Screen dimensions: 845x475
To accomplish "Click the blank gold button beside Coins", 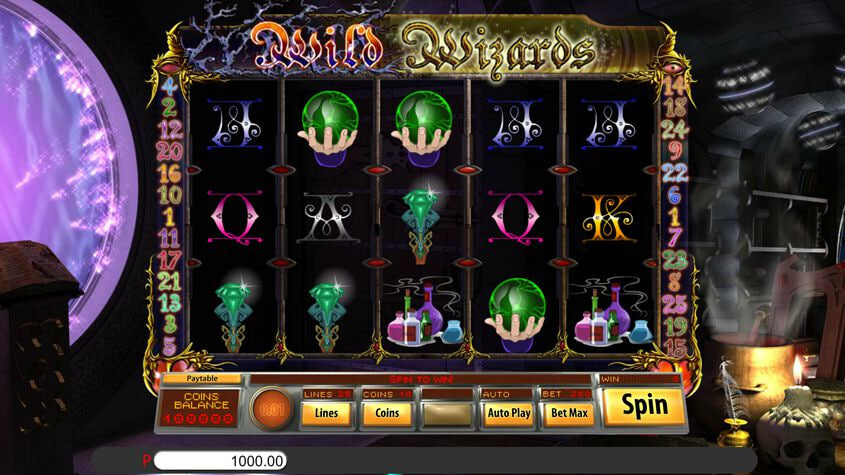I will (x=447, y=412).
